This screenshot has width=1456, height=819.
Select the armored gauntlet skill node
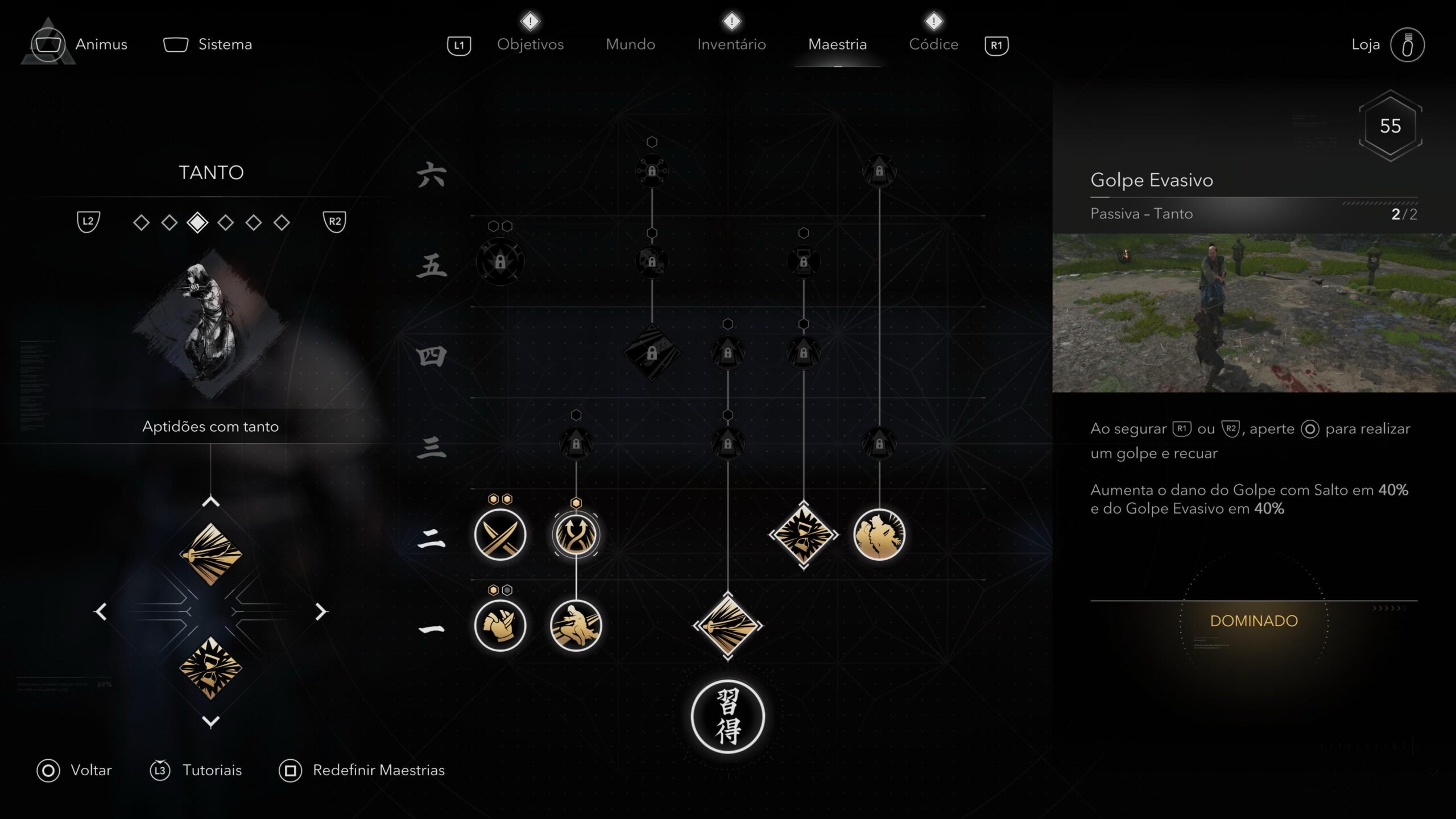[500, 626]
